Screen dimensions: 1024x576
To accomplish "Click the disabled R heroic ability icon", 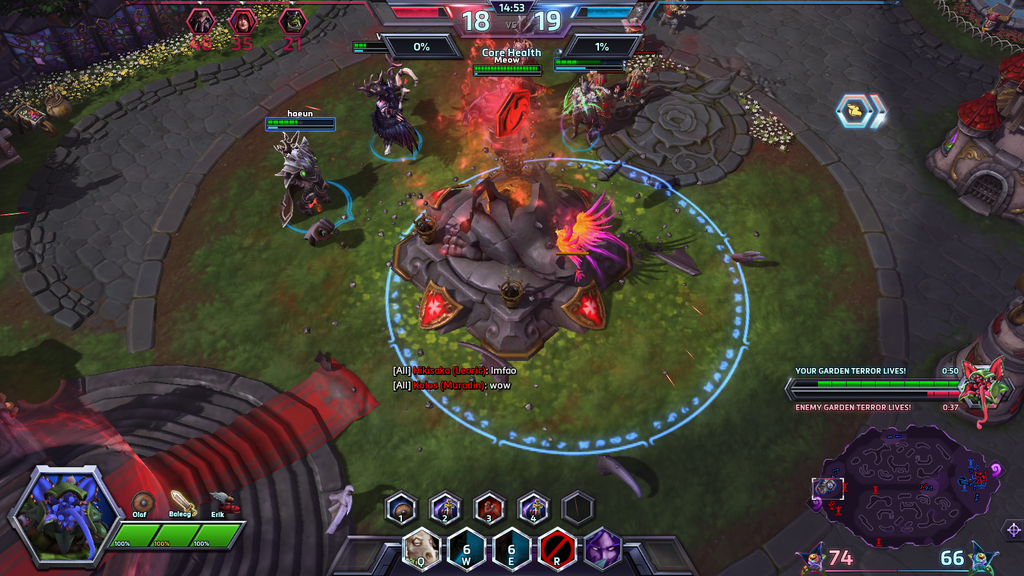I will (x=557, y=549).
